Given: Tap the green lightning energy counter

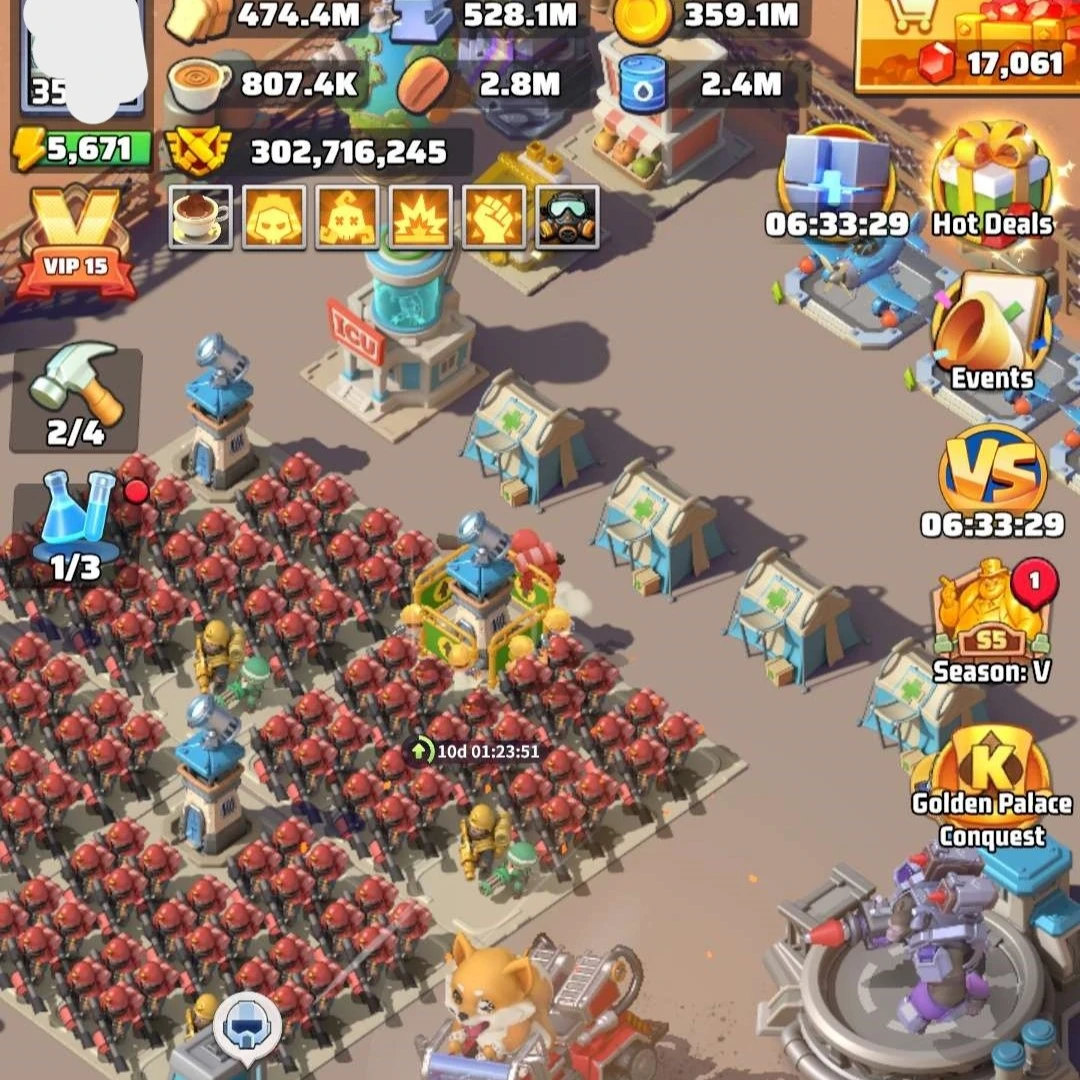Looking at the screenshot, I should pyautogui.click(x=82, y=150).
